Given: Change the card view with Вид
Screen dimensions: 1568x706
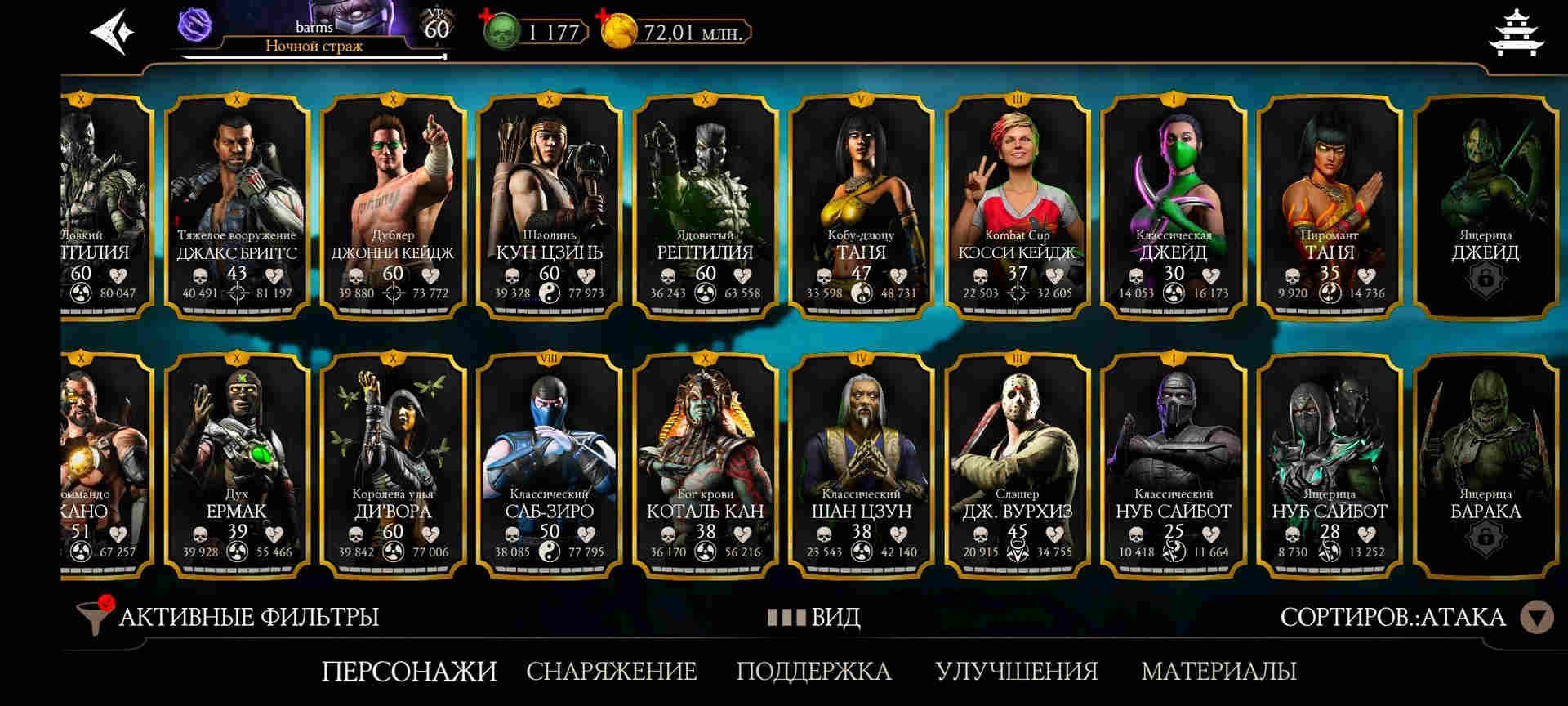Looking at the screenshot, I should [814, 617].
